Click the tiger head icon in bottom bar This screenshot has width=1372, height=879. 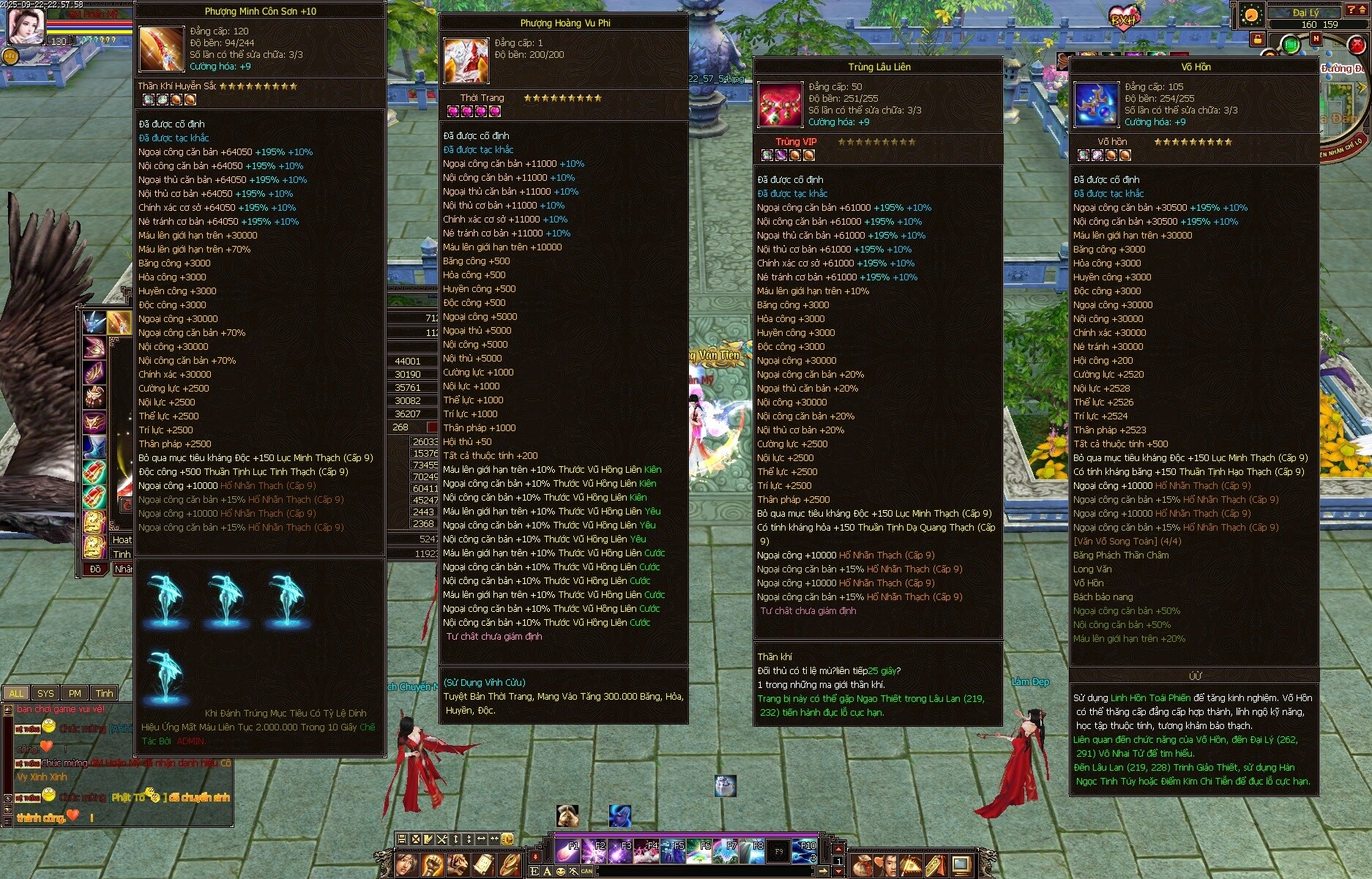[458, 865]
